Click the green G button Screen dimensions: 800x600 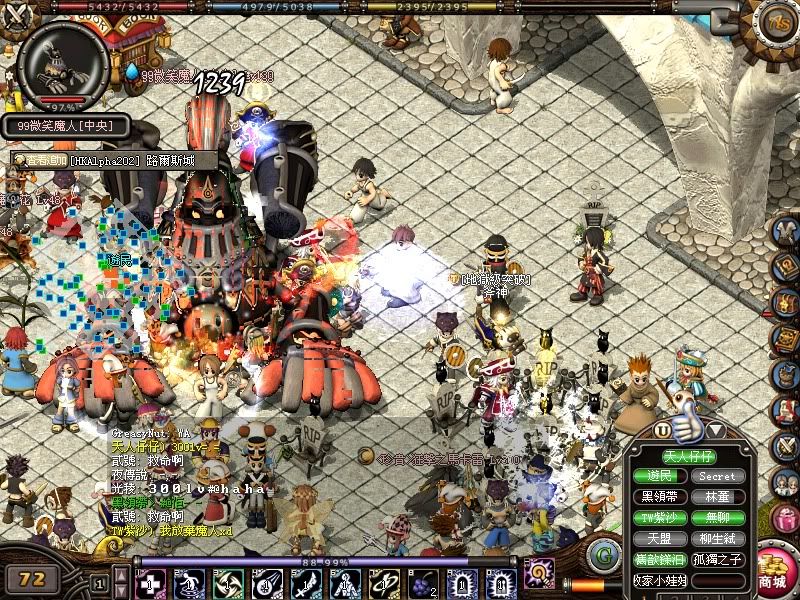(603, 553)
